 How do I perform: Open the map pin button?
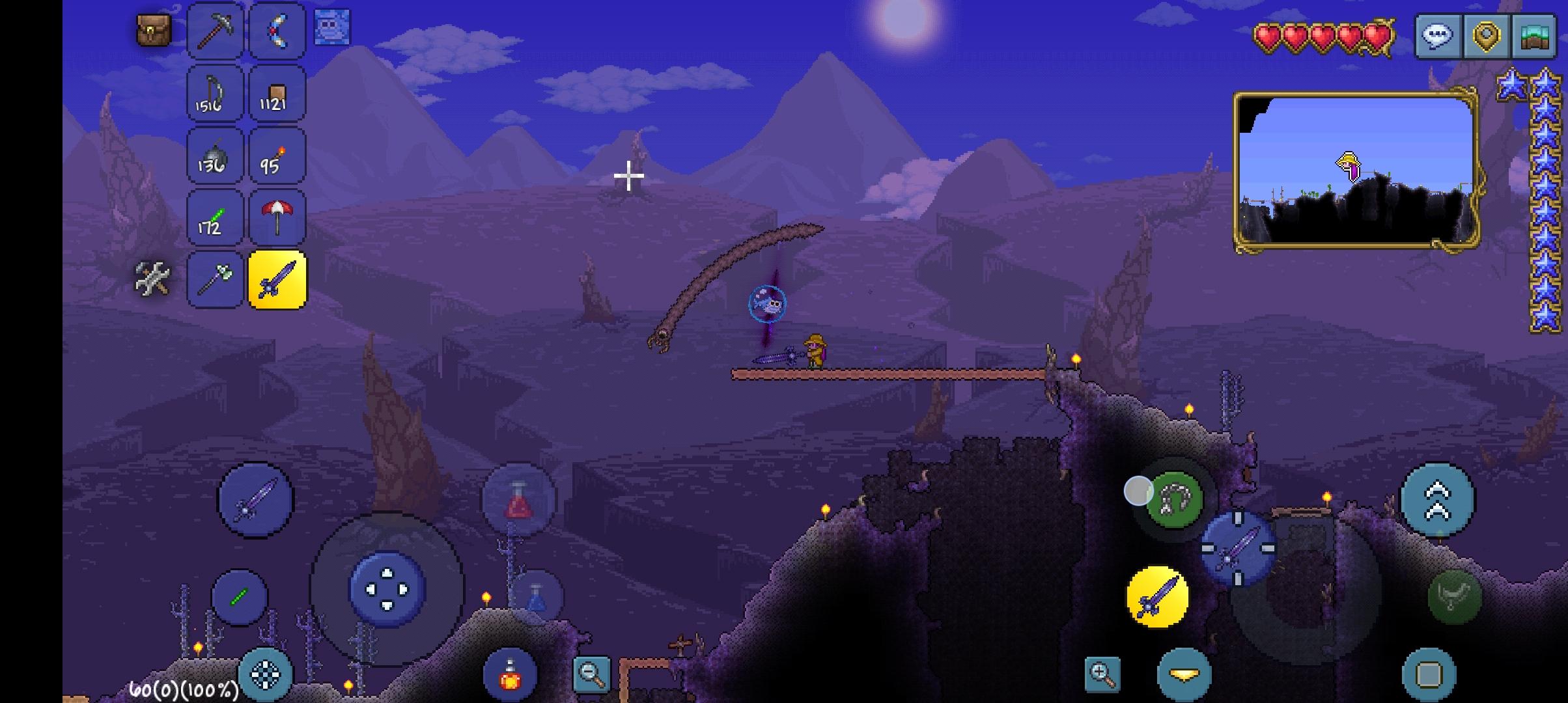pyautogui.click(x=1486, y=35)
